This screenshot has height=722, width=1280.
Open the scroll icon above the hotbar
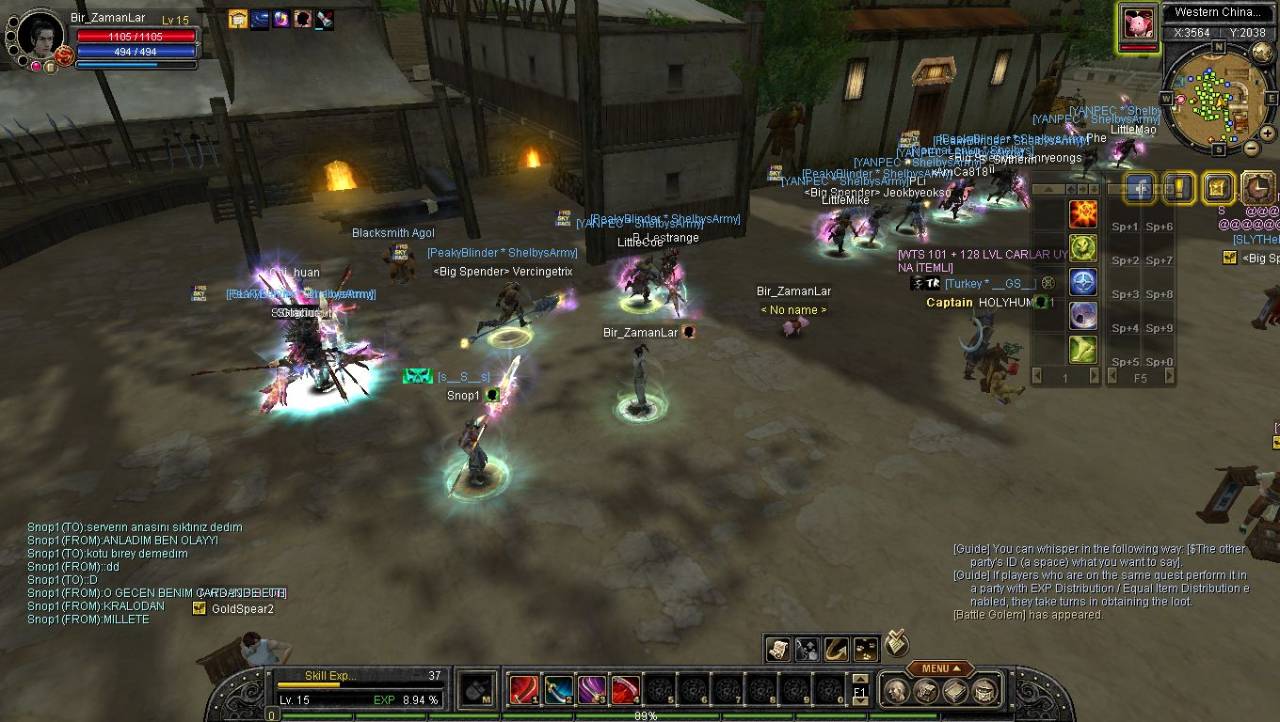click(778, 649)
